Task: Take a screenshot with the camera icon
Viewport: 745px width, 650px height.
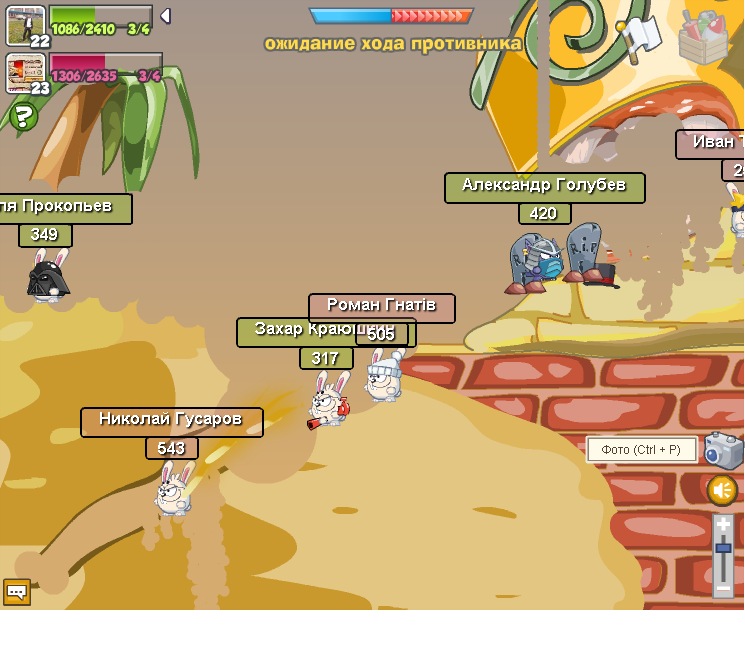Action: (x=723, y=450)
